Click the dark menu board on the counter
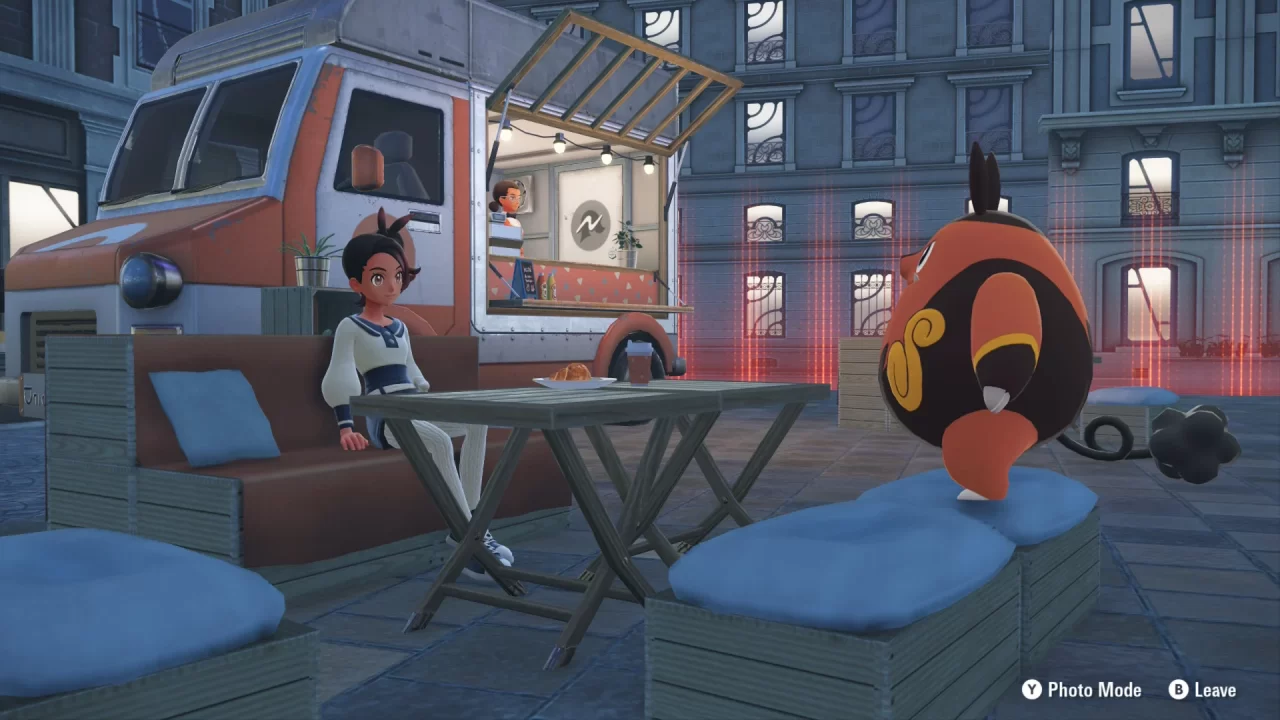The image size is (1280, 720). (x=528, y=279)
